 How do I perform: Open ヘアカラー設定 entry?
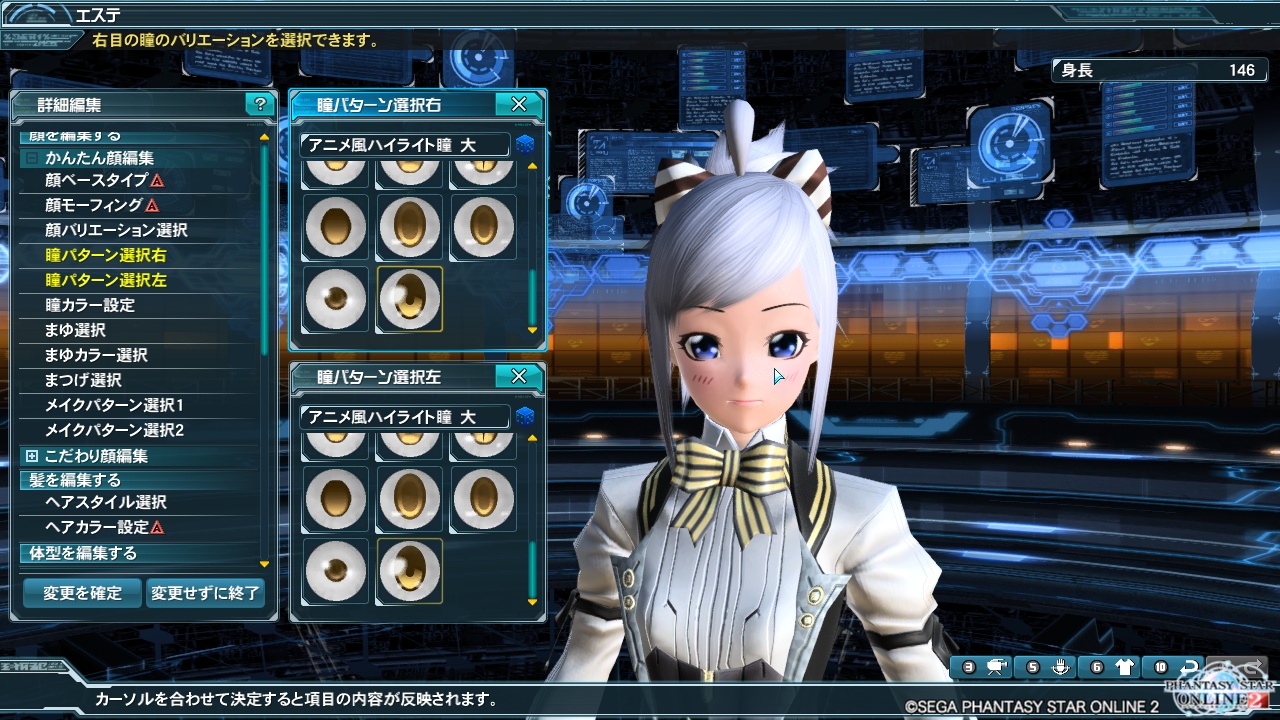pyautogui.click(x=97, y=527)
